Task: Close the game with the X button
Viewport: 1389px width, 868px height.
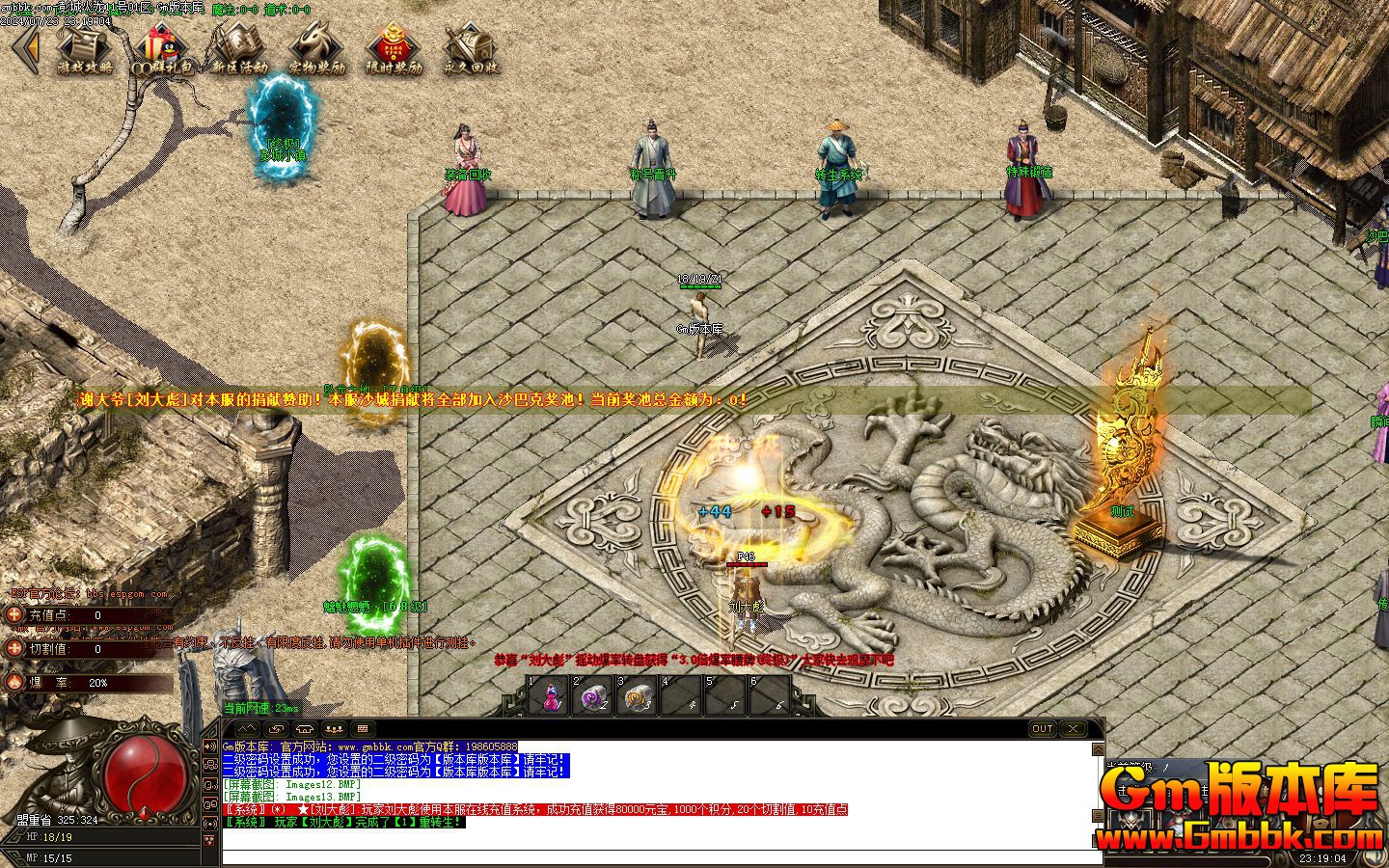Action: pos(1073,729)
